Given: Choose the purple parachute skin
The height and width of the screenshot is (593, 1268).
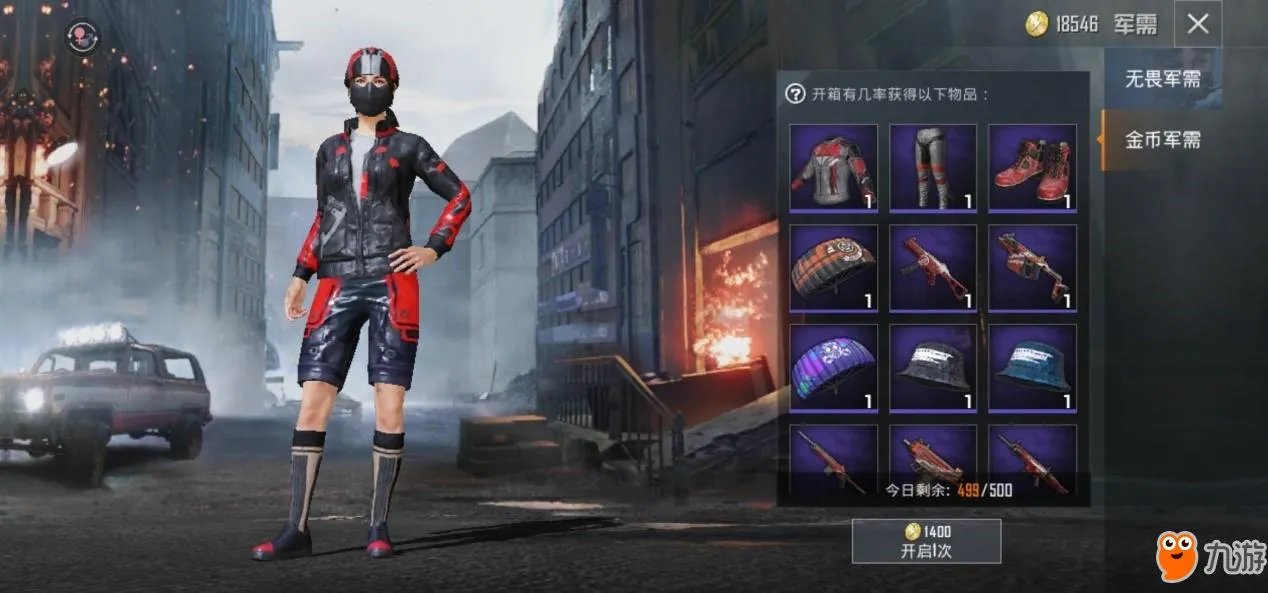Looking at the screenshot, I should coord(833,367).
